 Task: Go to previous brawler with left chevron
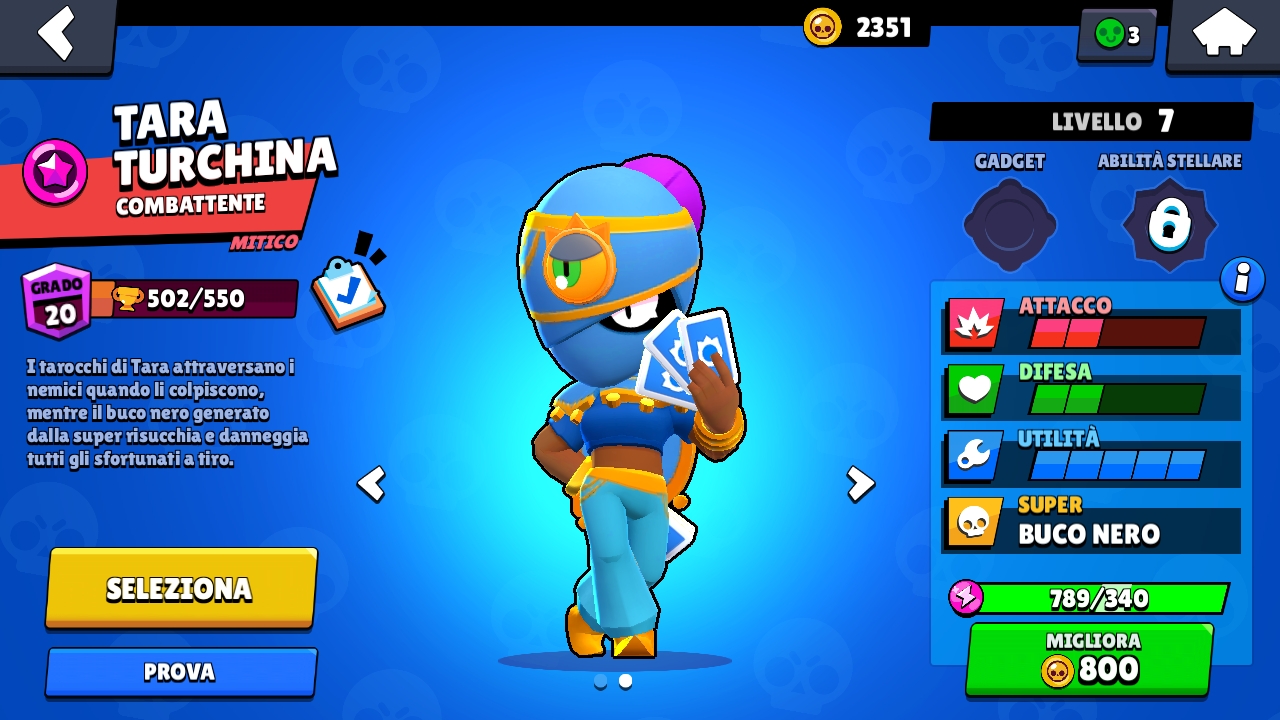(x=371, y=485)
